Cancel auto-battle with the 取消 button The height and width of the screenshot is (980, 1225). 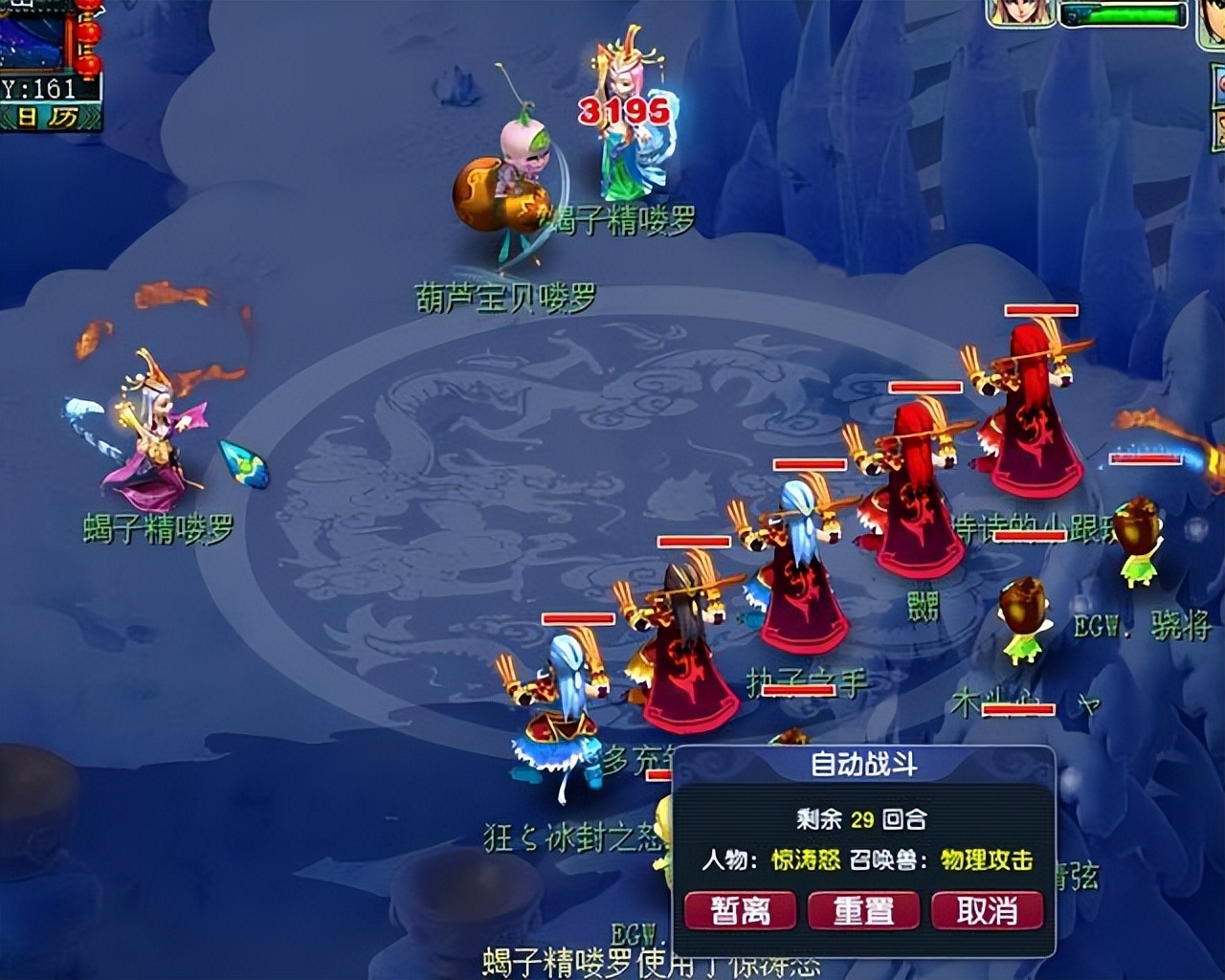[987, 910]
